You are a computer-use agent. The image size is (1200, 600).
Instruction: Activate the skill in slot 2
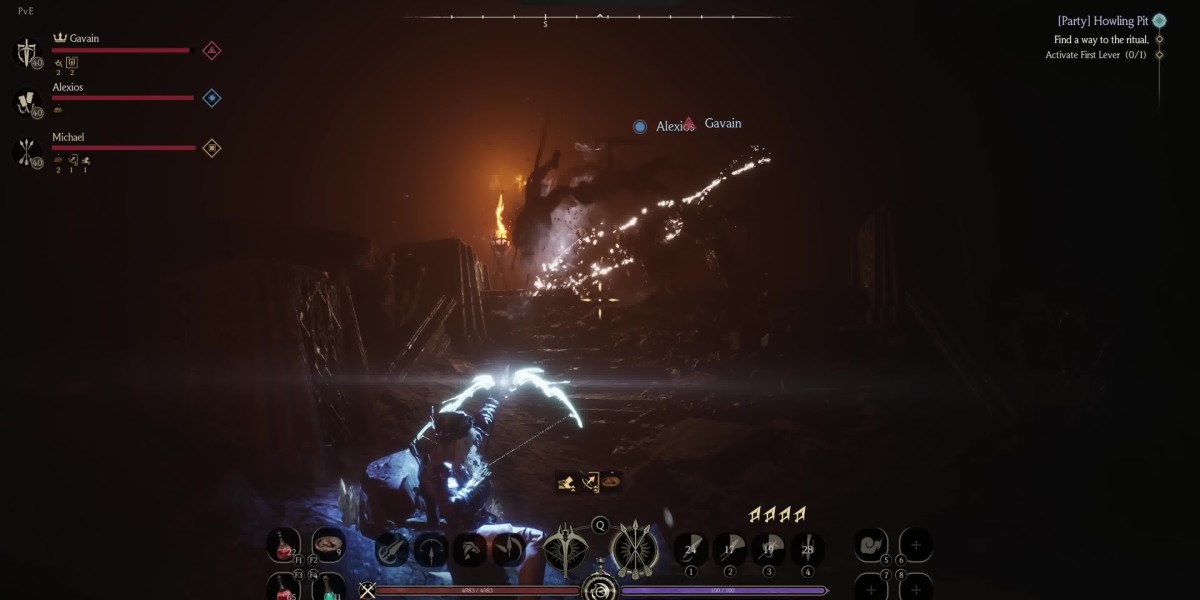point(729,548)
